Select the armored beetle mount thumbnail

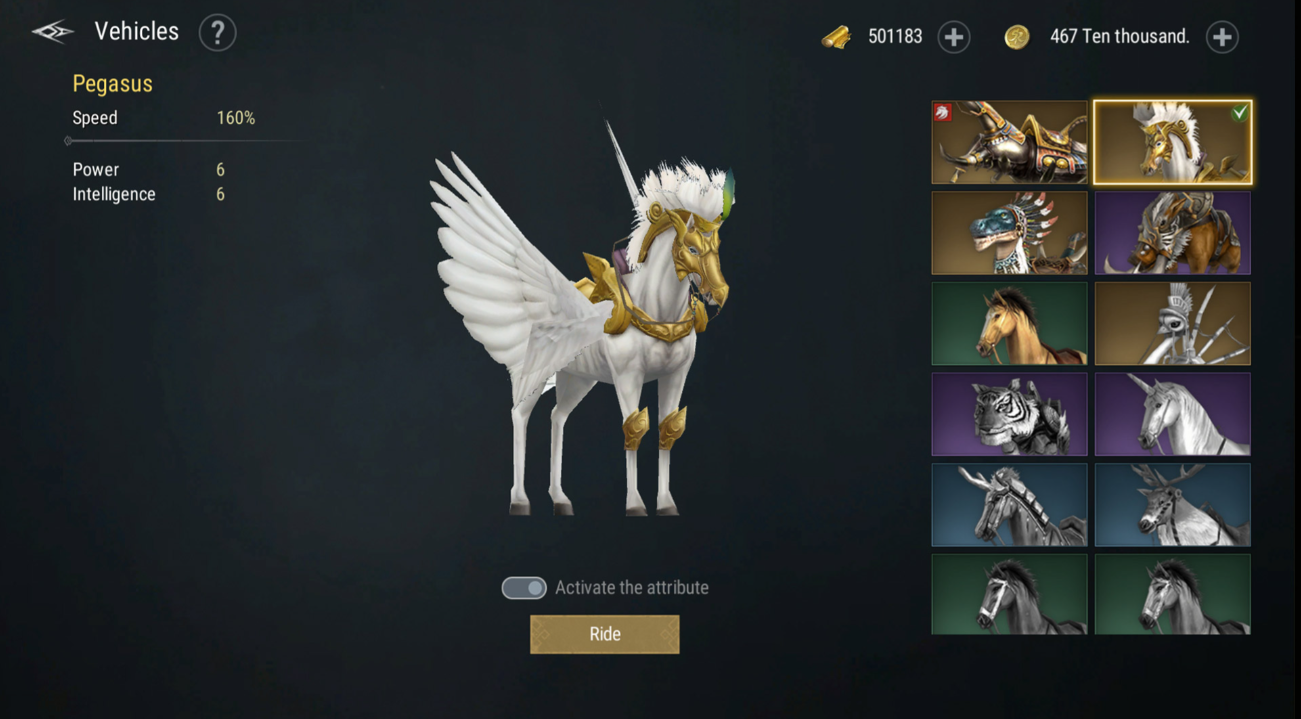1009,142
